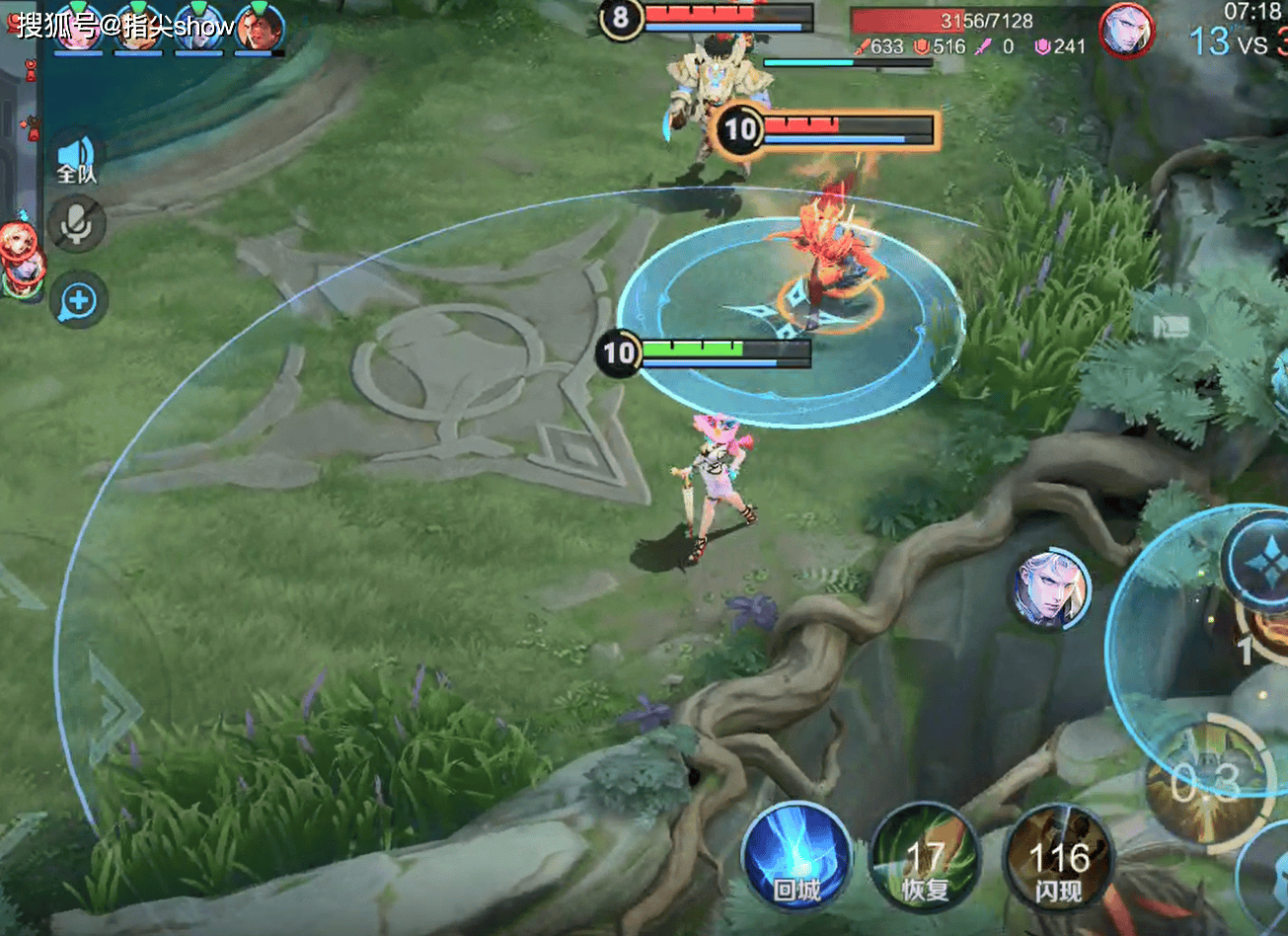Viewport: 1288px width, 936px height.
Task: Activate the 闪现 flash spell
Action: 1058,859
